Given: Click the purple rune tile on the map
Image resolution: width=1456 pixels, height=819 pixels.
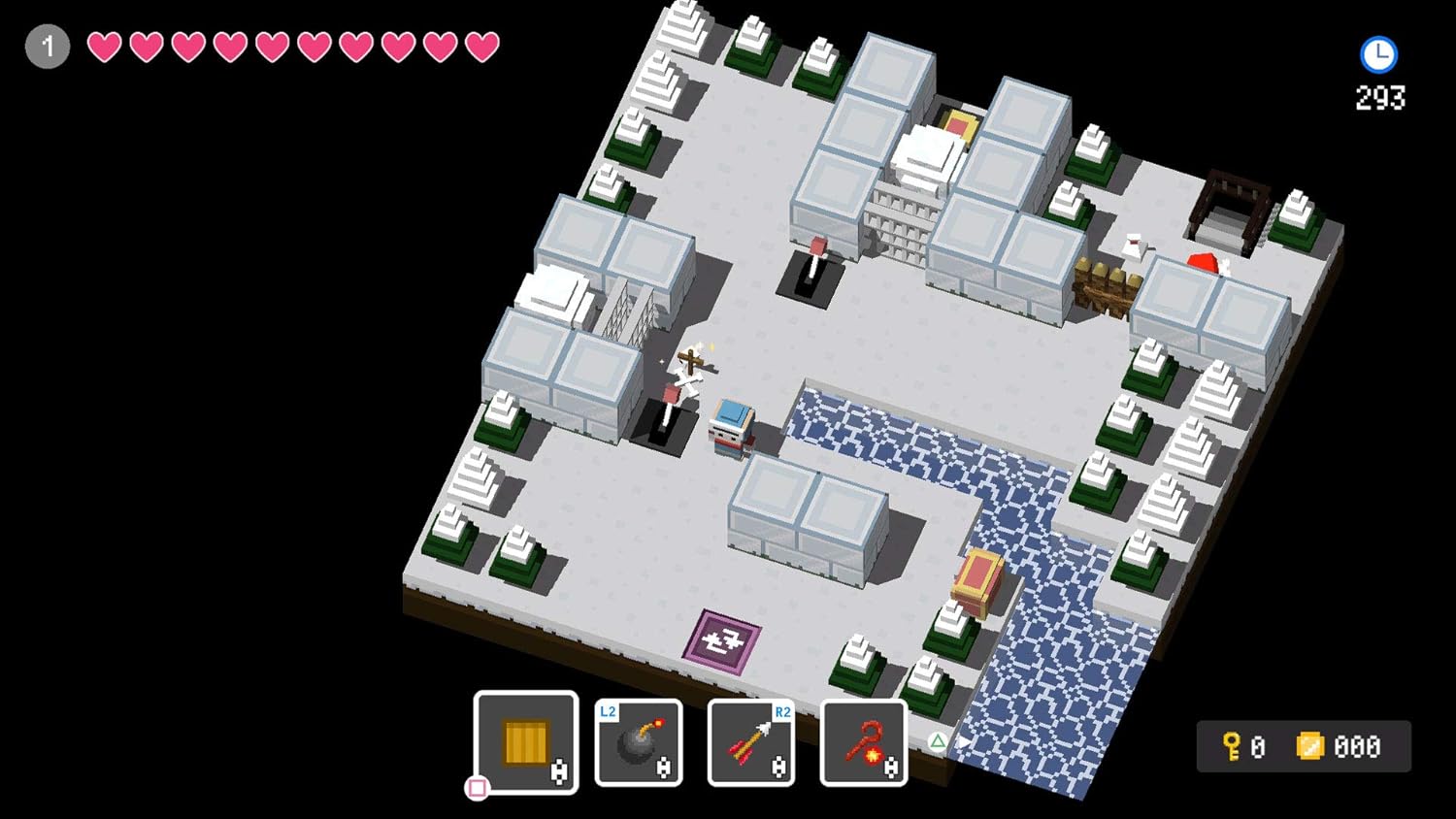Looking at the screenshot, I should [722, 640].
